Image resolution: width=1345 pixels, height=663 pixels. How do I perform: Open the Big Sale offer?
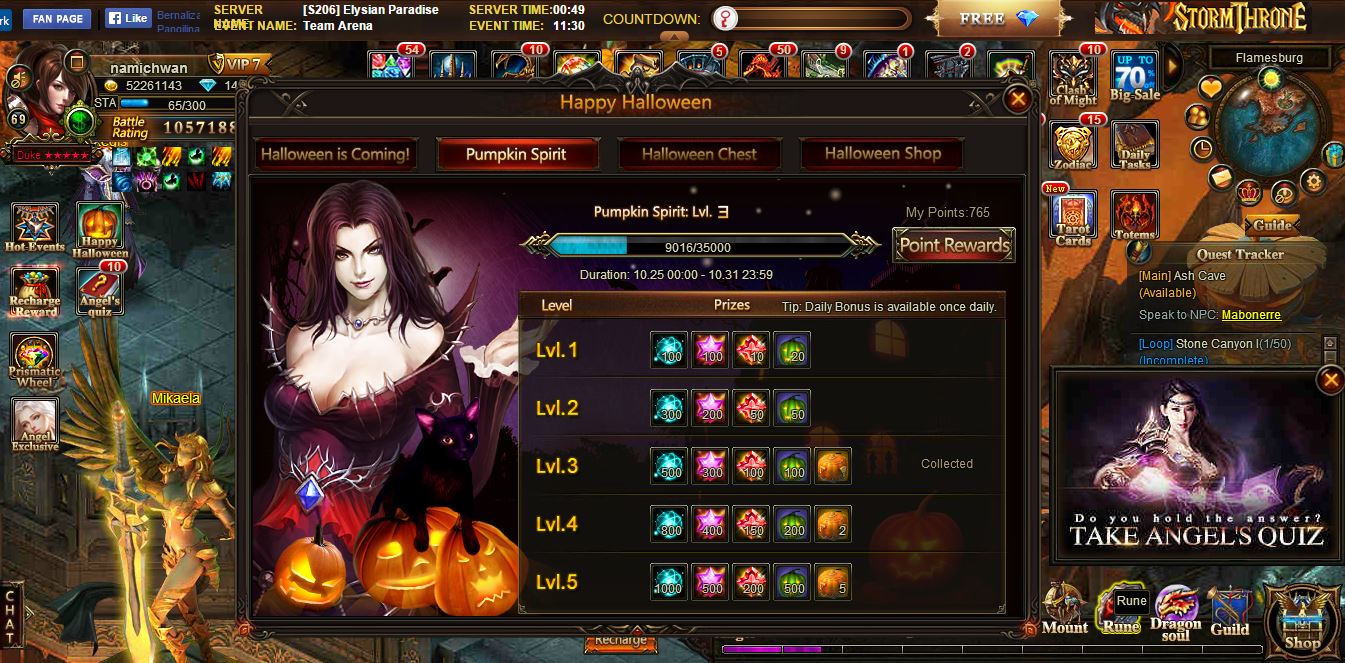point(1135,77)
